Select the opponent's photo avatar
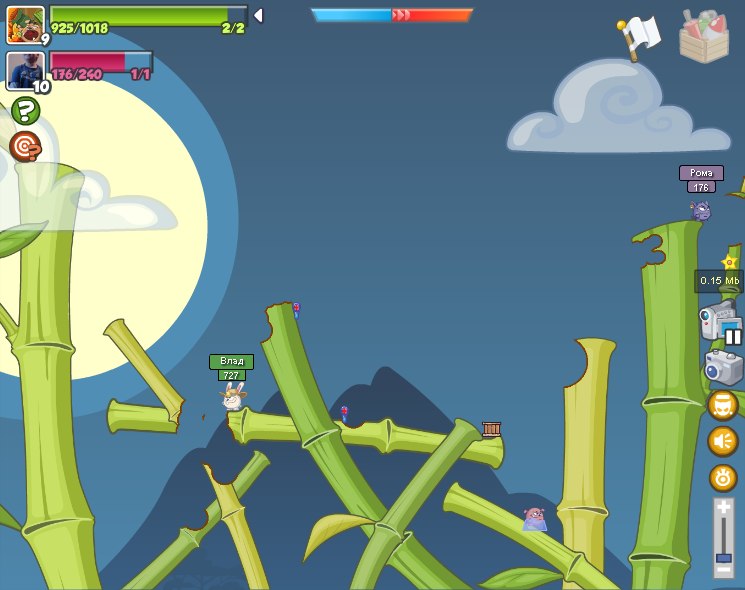This screenshot has height=590, width=745. (24, 71)
